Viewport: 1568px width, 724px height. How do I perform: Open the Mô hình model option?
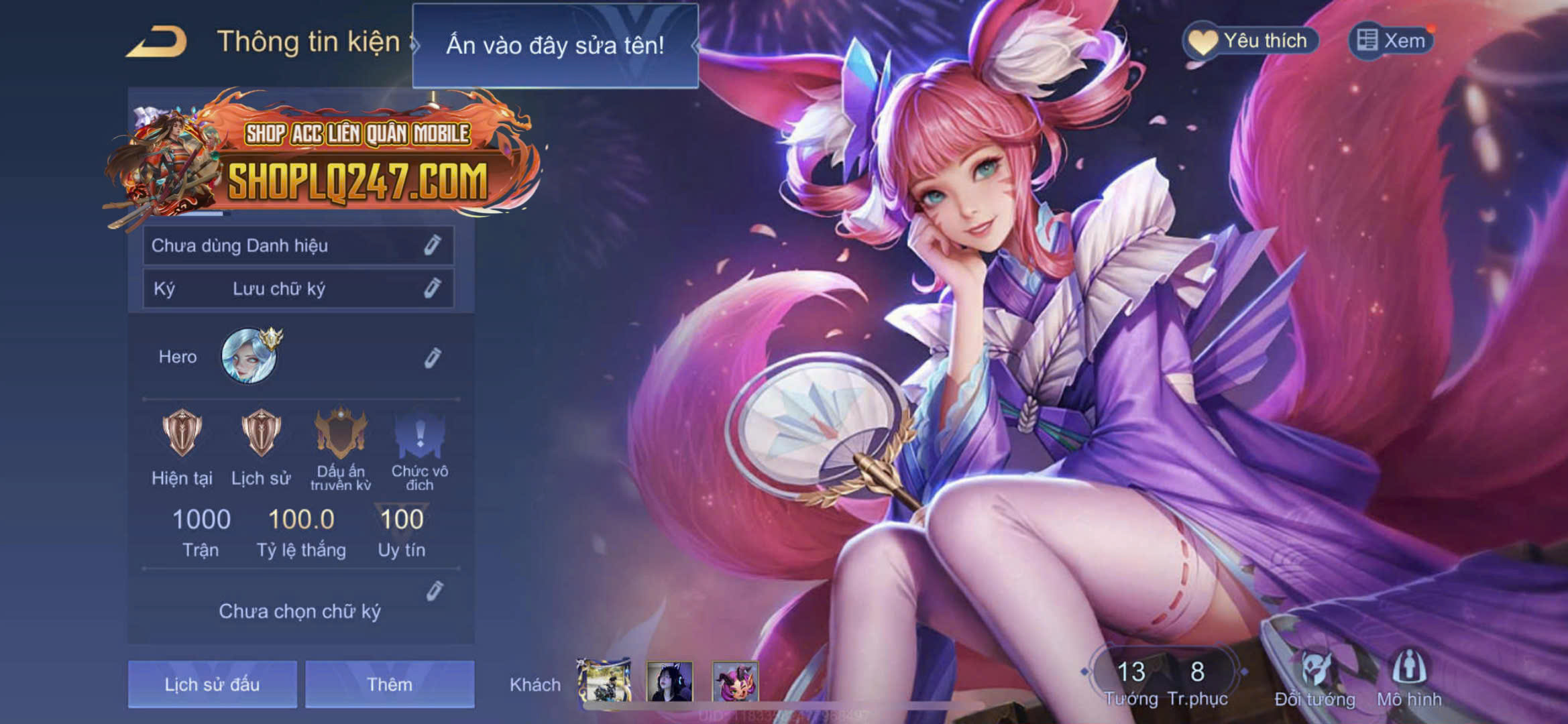[x=1409, y=677]
